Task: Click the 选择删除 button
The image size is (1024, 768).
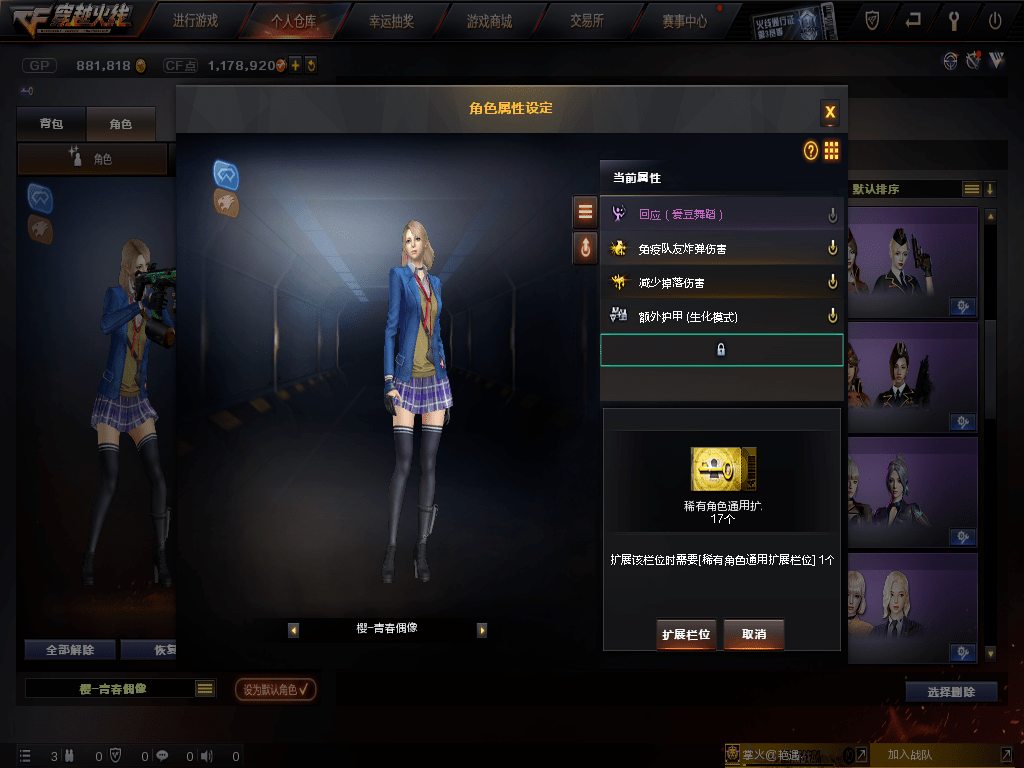Action: pos(951,691)
